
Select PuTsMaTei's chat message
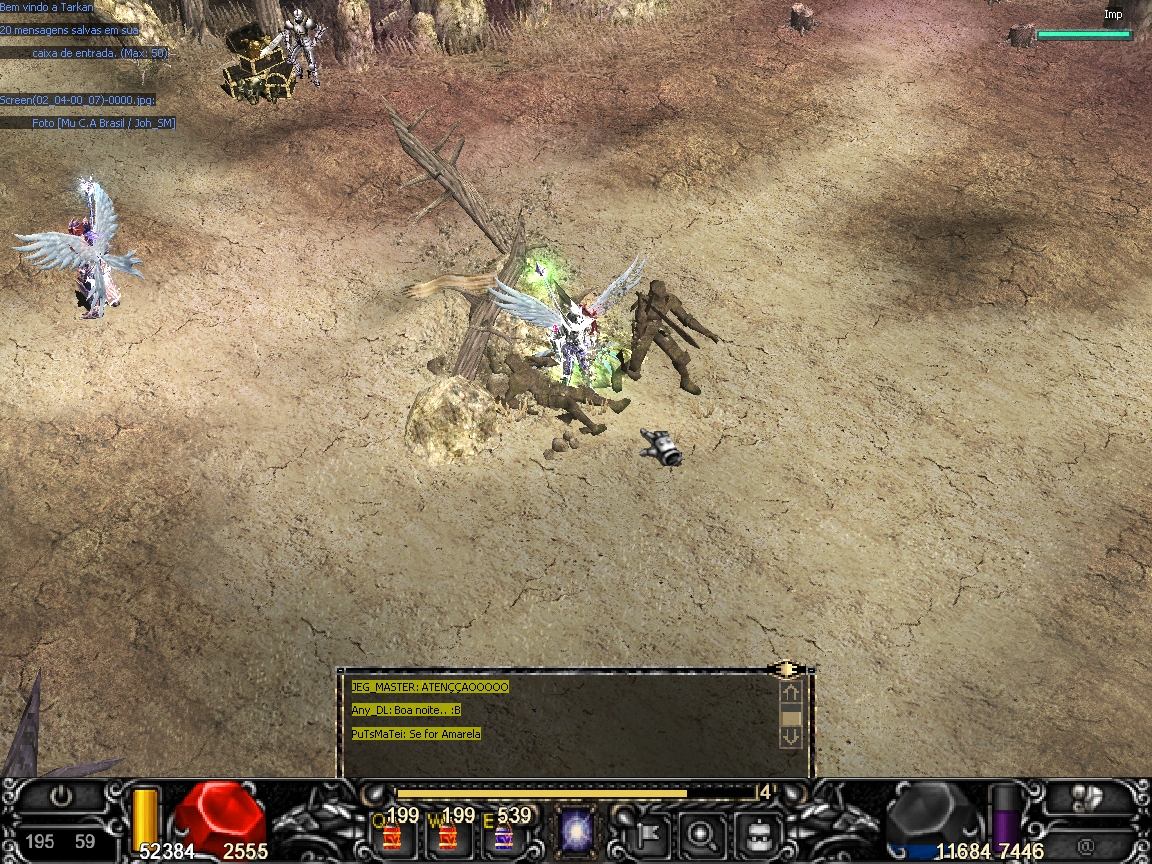[416, 734]
